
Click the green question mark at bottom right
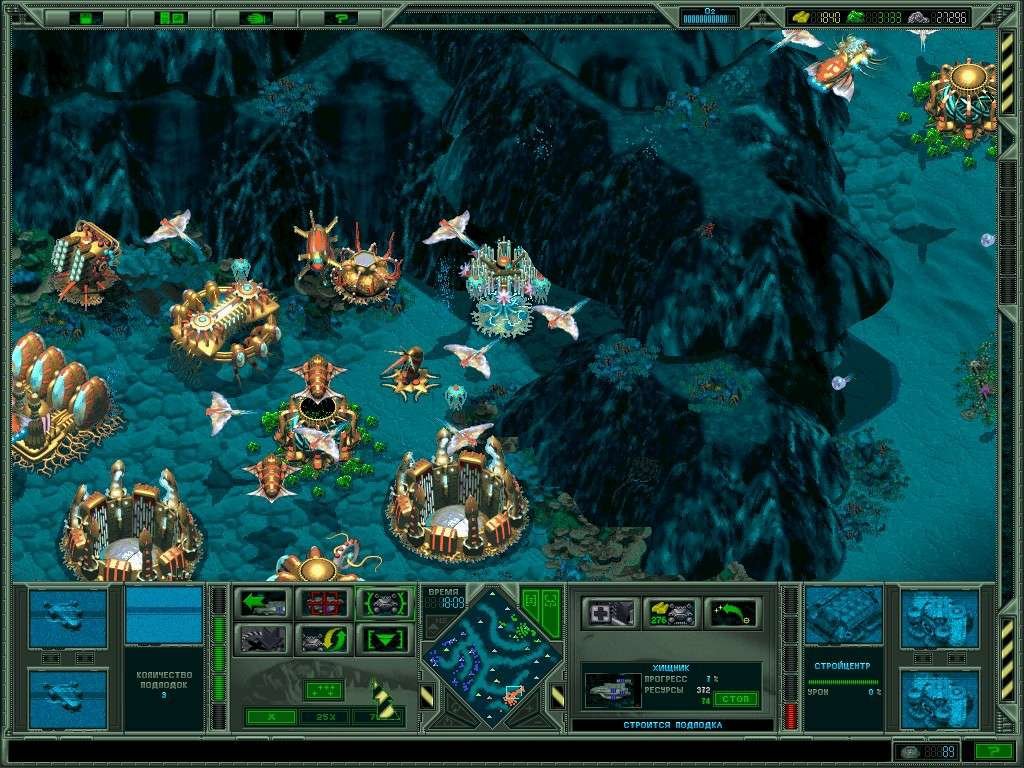(992, 751)
